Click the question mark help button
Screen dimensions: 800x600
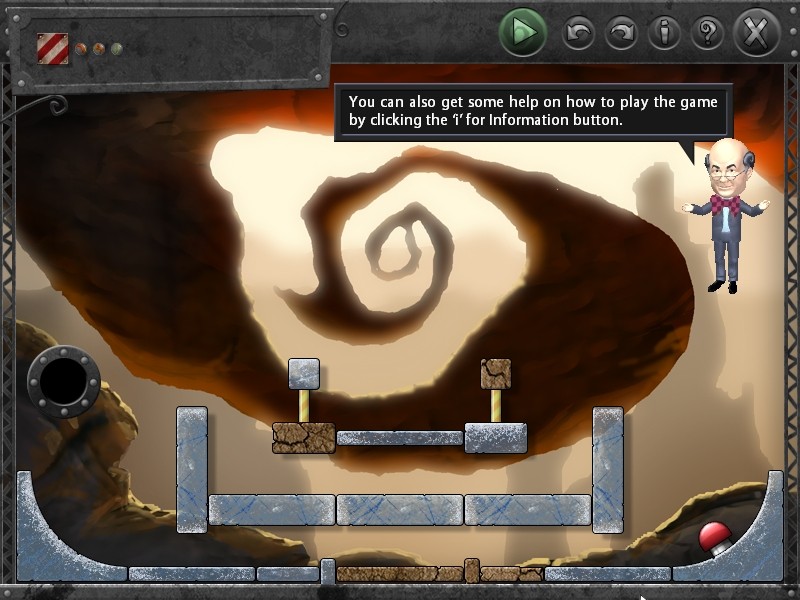tap(707, 34)
